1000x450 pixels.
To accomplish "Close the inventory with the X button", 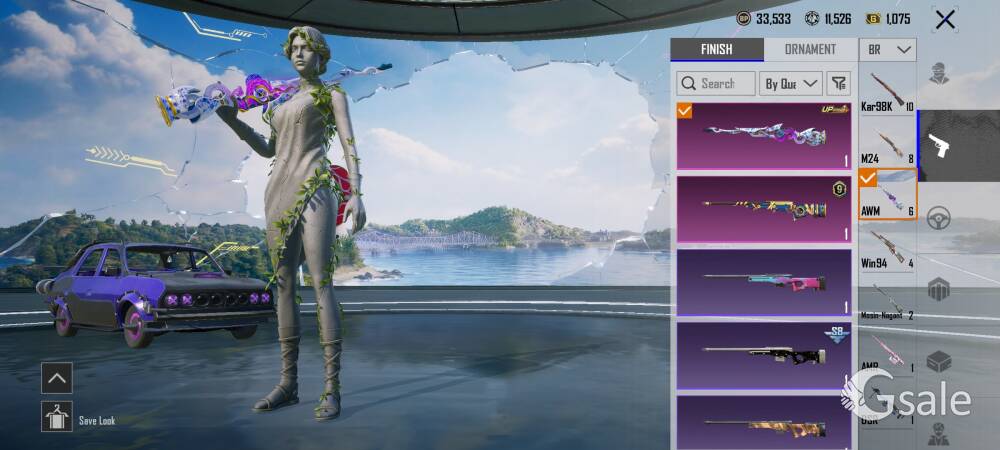I will pyautogui.click(x=944, y=19).
